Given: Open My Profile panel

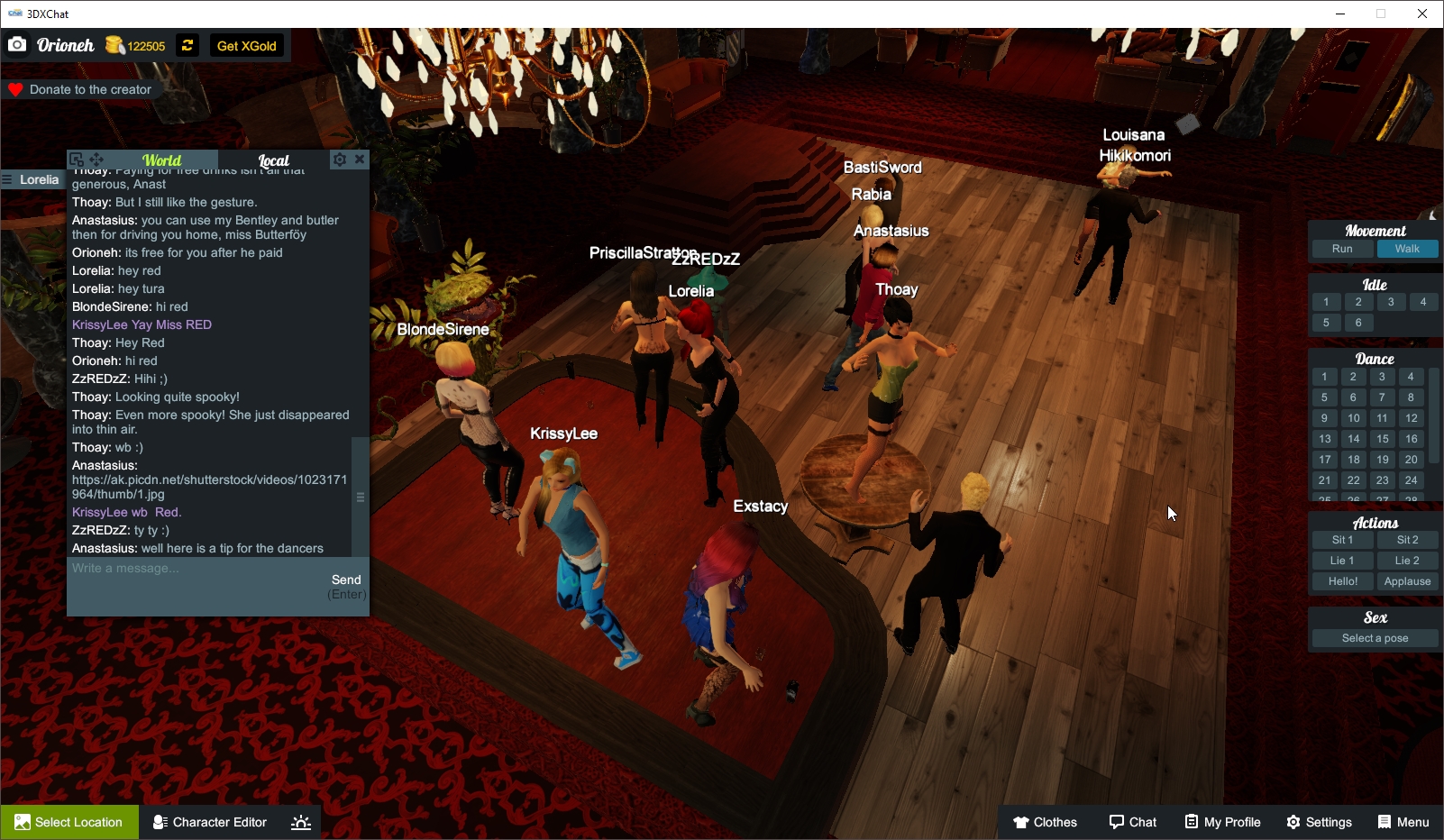Looking at the screenshot, I should (x=1222, y=822).
